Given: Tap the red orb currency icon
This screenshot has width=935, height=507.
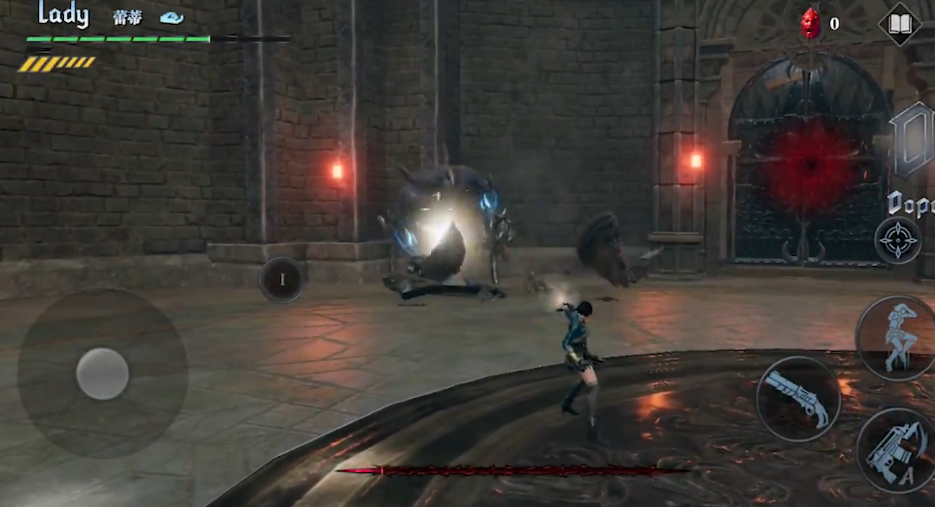Looking at the screenshot, I should coord(809,23).
